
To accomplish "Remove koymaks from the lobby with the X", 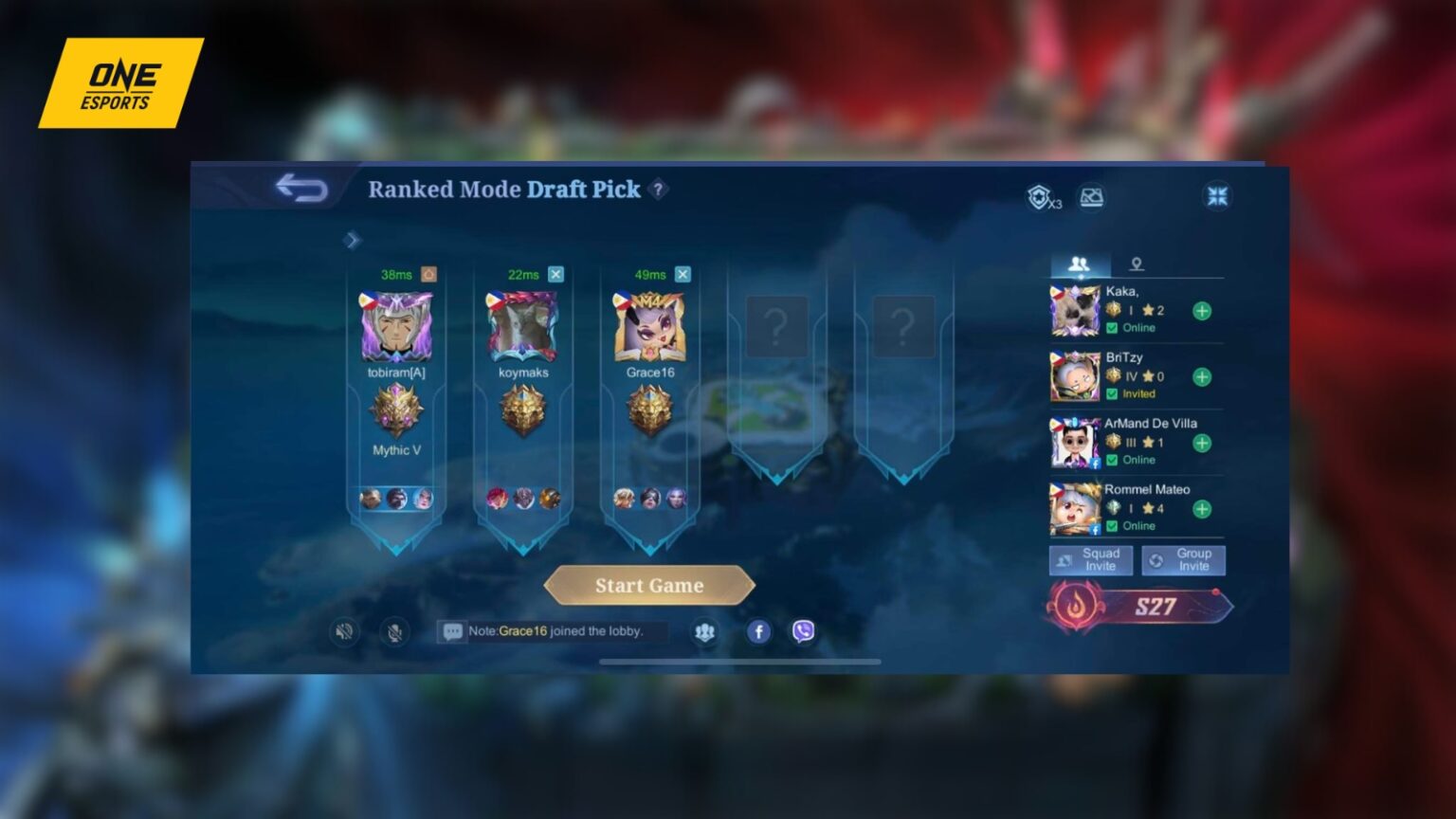I will (556, 273).
